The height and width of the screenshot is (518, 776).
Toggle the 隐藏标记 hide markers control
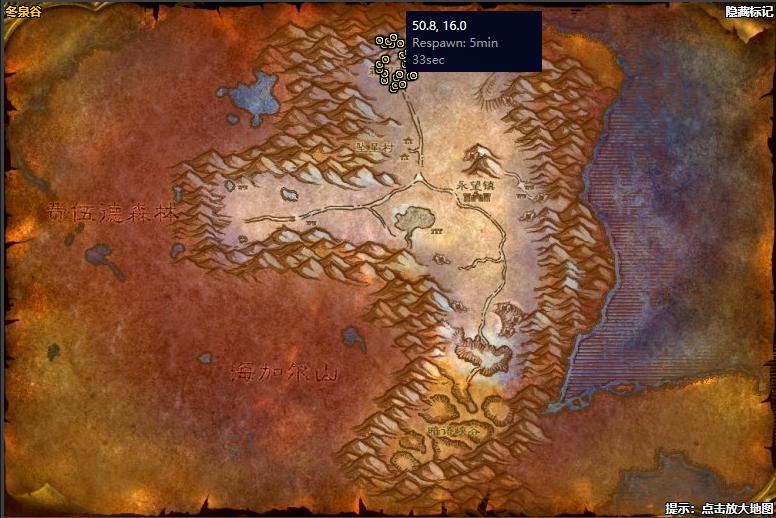[749, 11]
